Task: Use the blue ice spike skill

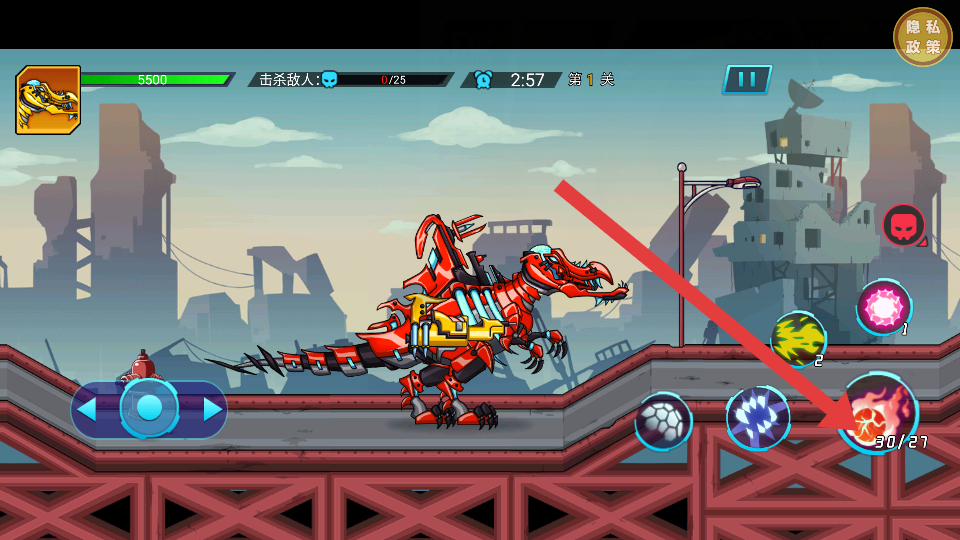Action: pos(757,418)
